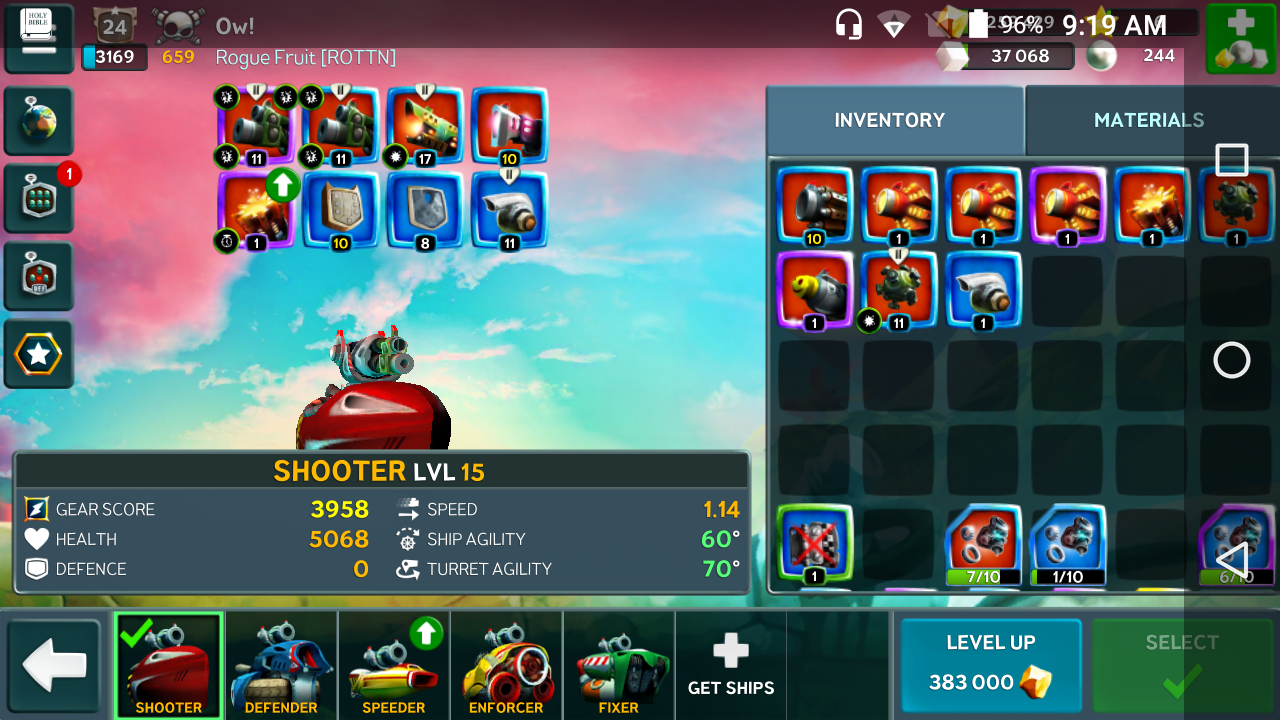Pick the Enforcer ship
The width and height of the screenshot is (1280, 720).
[506, 665]
